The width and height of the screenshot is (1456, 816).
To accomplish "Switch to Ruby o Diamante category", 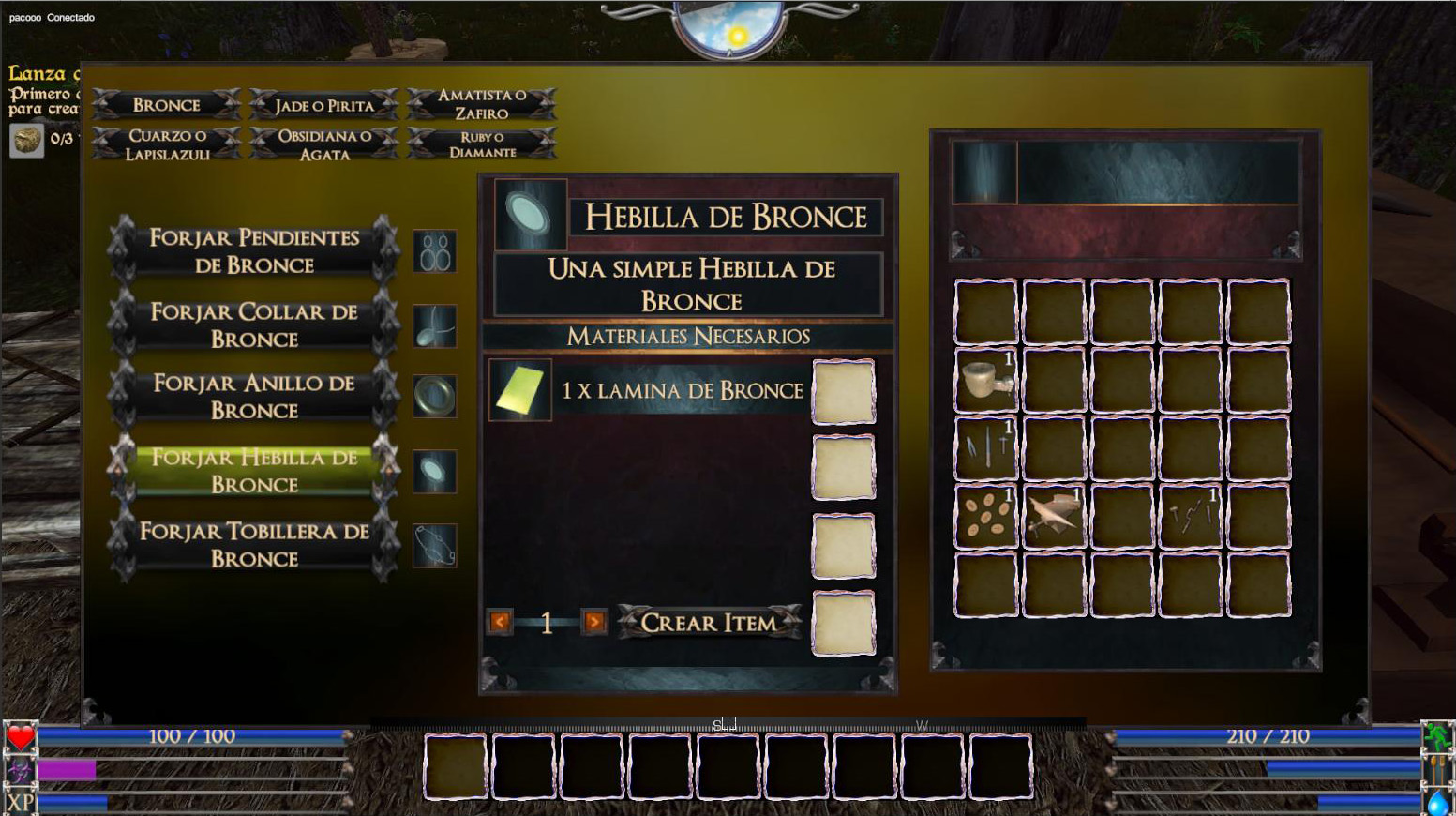I will point(481,144).
